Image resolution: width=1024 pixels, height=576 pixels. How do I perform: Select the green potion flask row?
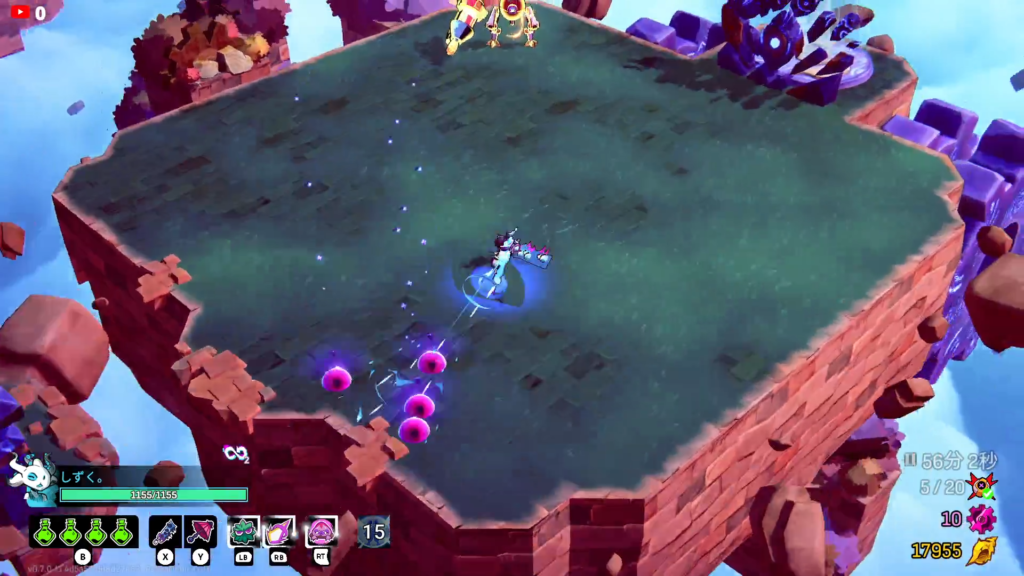click(83, 531)
